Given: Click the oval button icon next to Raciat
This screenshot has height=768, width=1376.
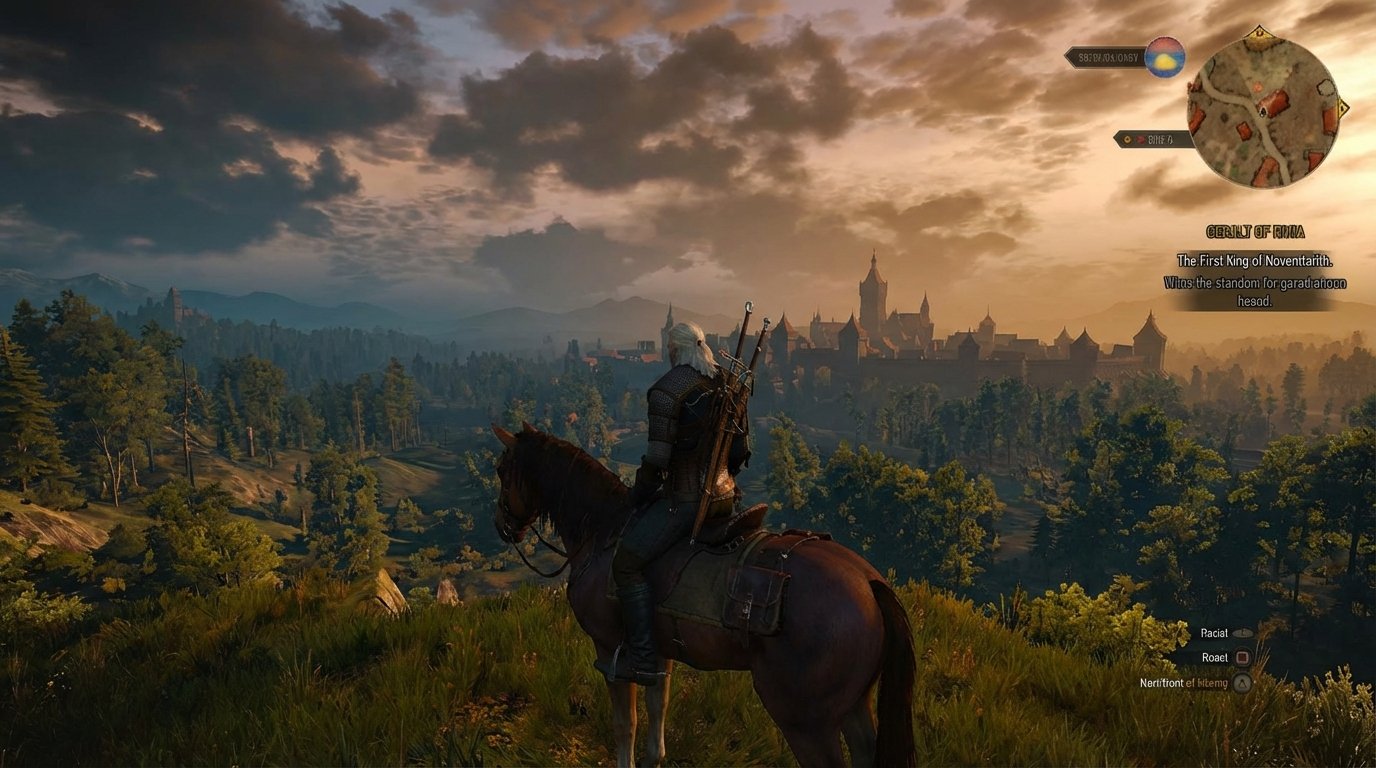Looking at the screenshot, I should (1244, 633).
